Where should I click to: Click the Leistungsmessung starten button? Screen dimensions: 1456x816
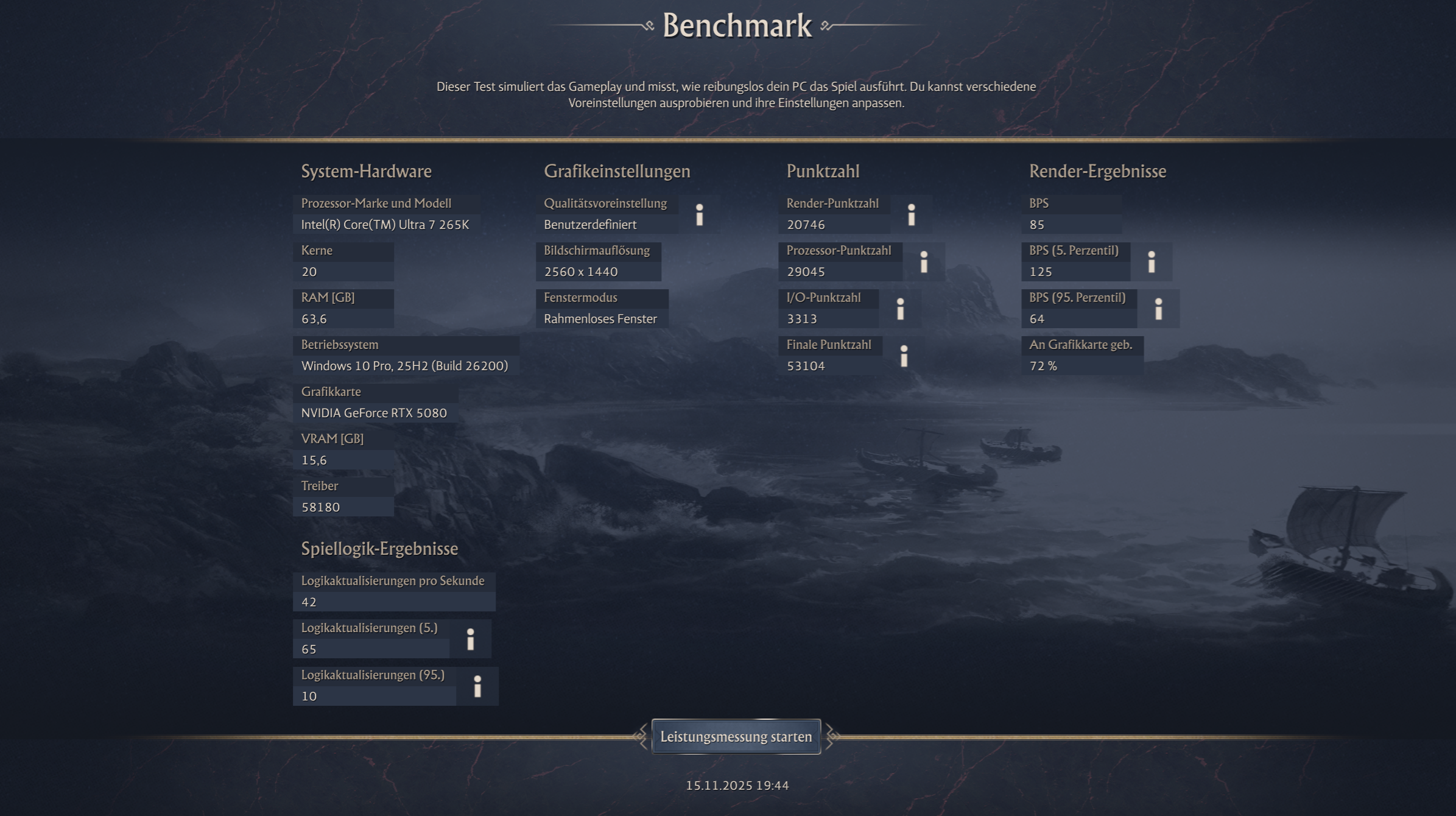[736, 736]
